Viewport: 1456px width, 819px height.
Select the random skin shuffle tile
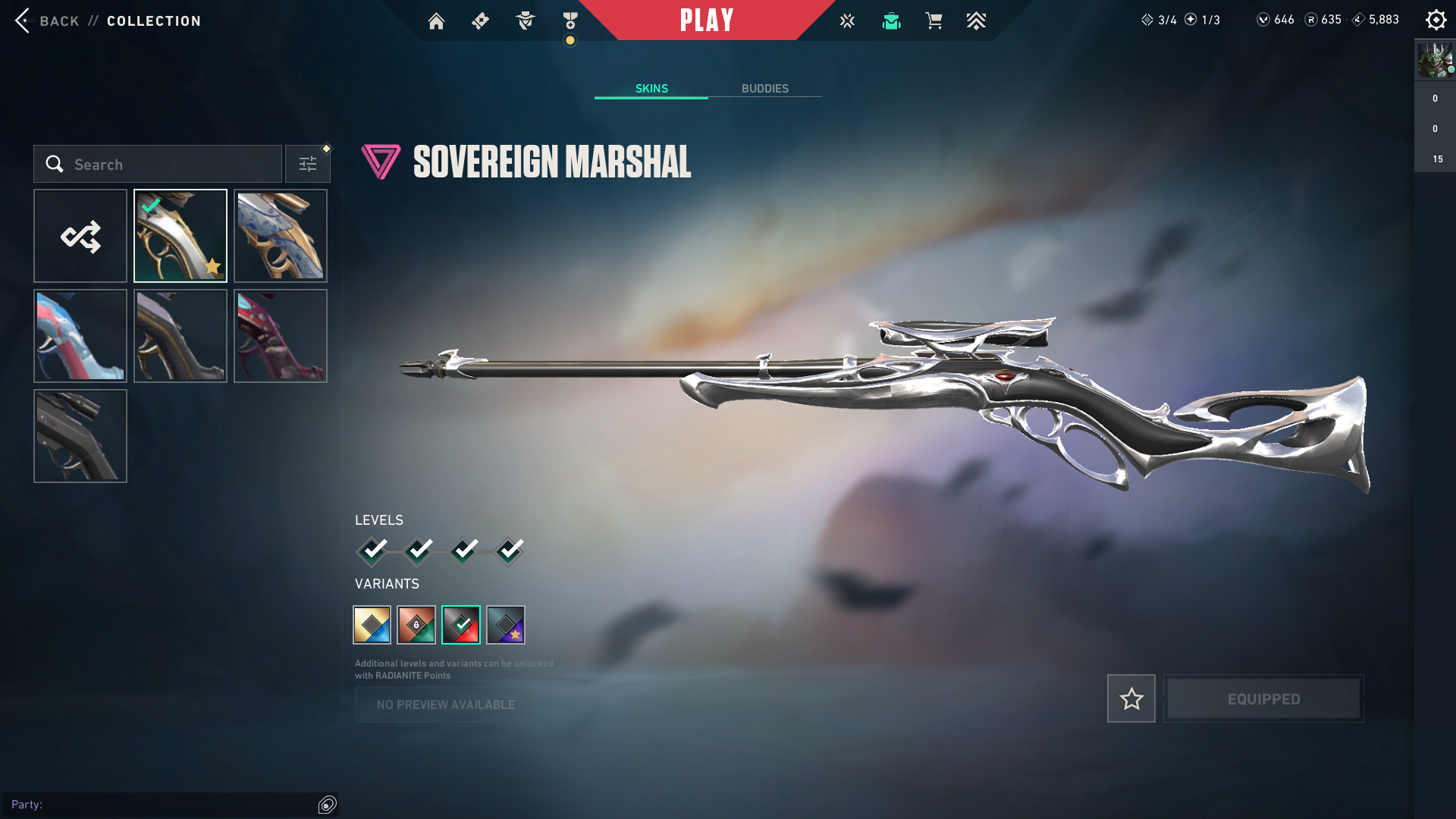click(80, 236)
